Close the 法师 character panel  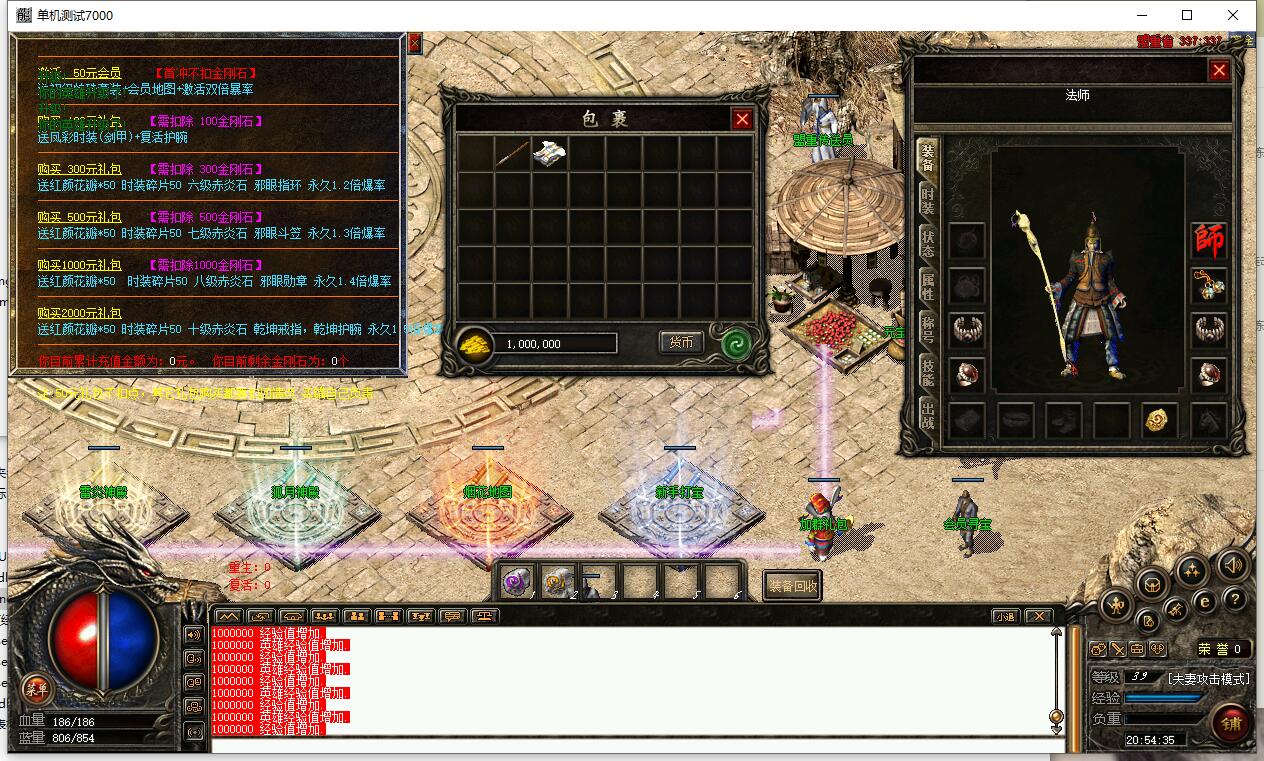1218,70
